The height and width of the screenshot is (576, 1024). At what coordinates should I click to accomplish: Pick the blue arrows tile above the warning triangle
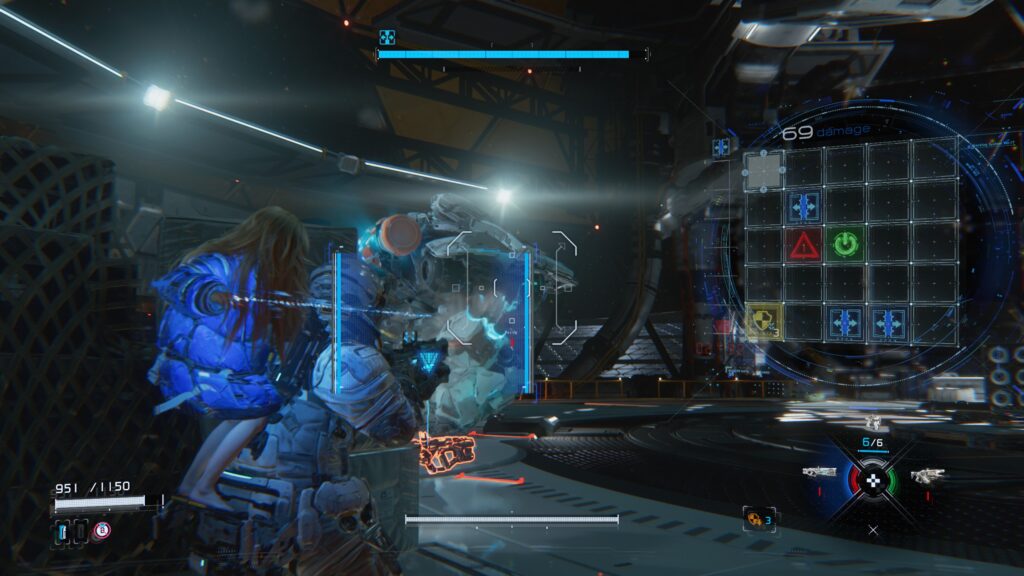pos(803,206)
